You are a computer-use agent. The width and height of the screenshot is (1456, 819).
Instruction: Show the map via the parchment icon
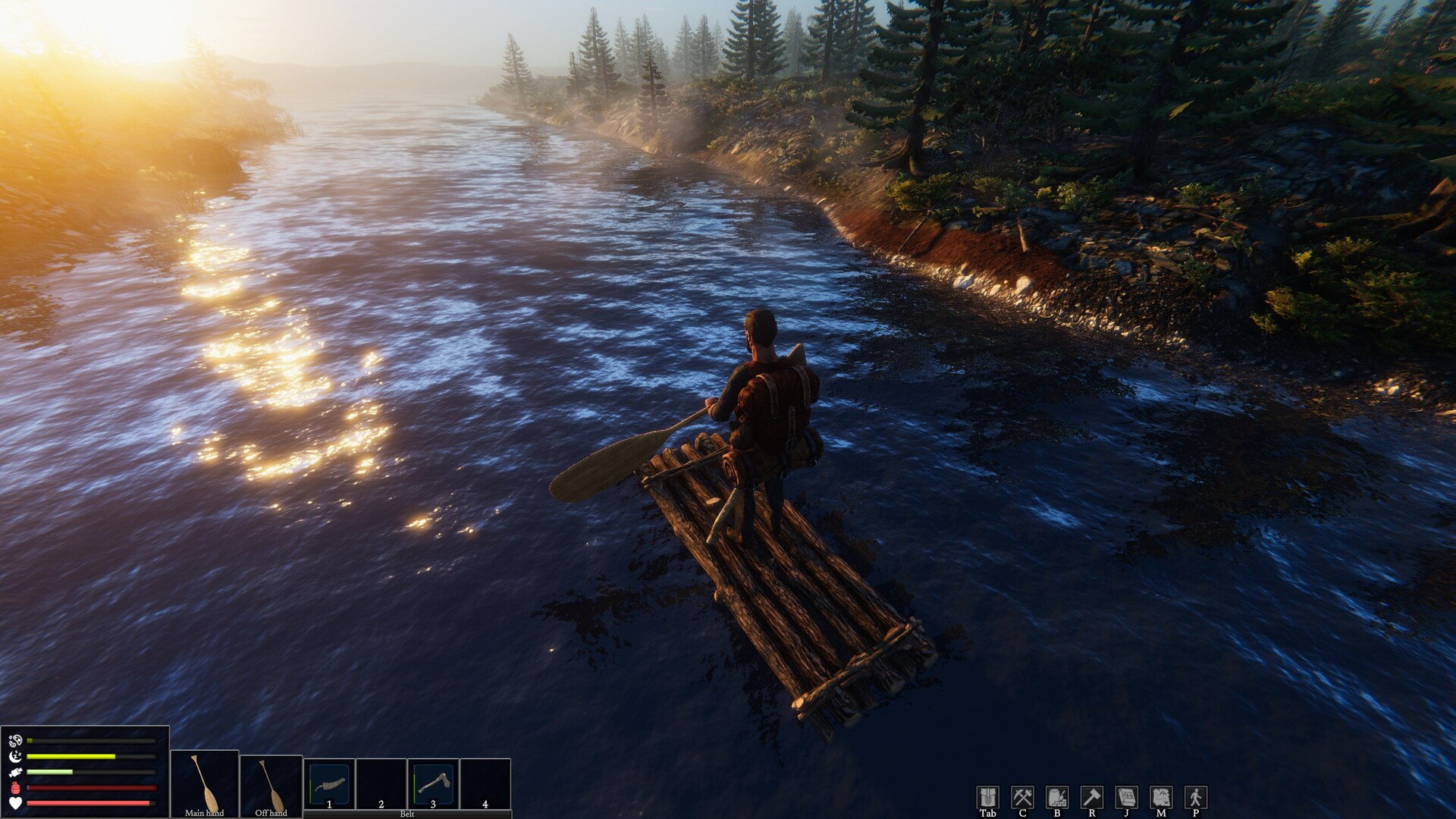click(x=1161, y=797)
